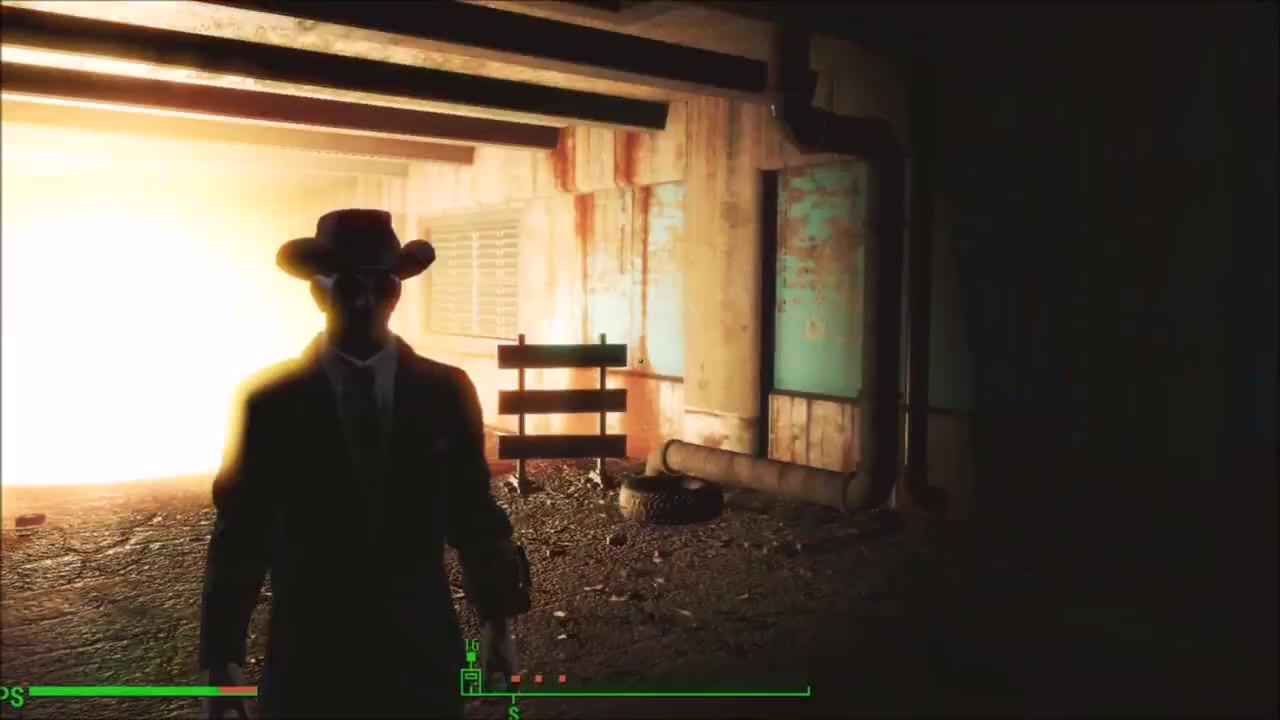Select the rightmost red enemy dot
Screen dimensions: 1280x720
point(562,678)
